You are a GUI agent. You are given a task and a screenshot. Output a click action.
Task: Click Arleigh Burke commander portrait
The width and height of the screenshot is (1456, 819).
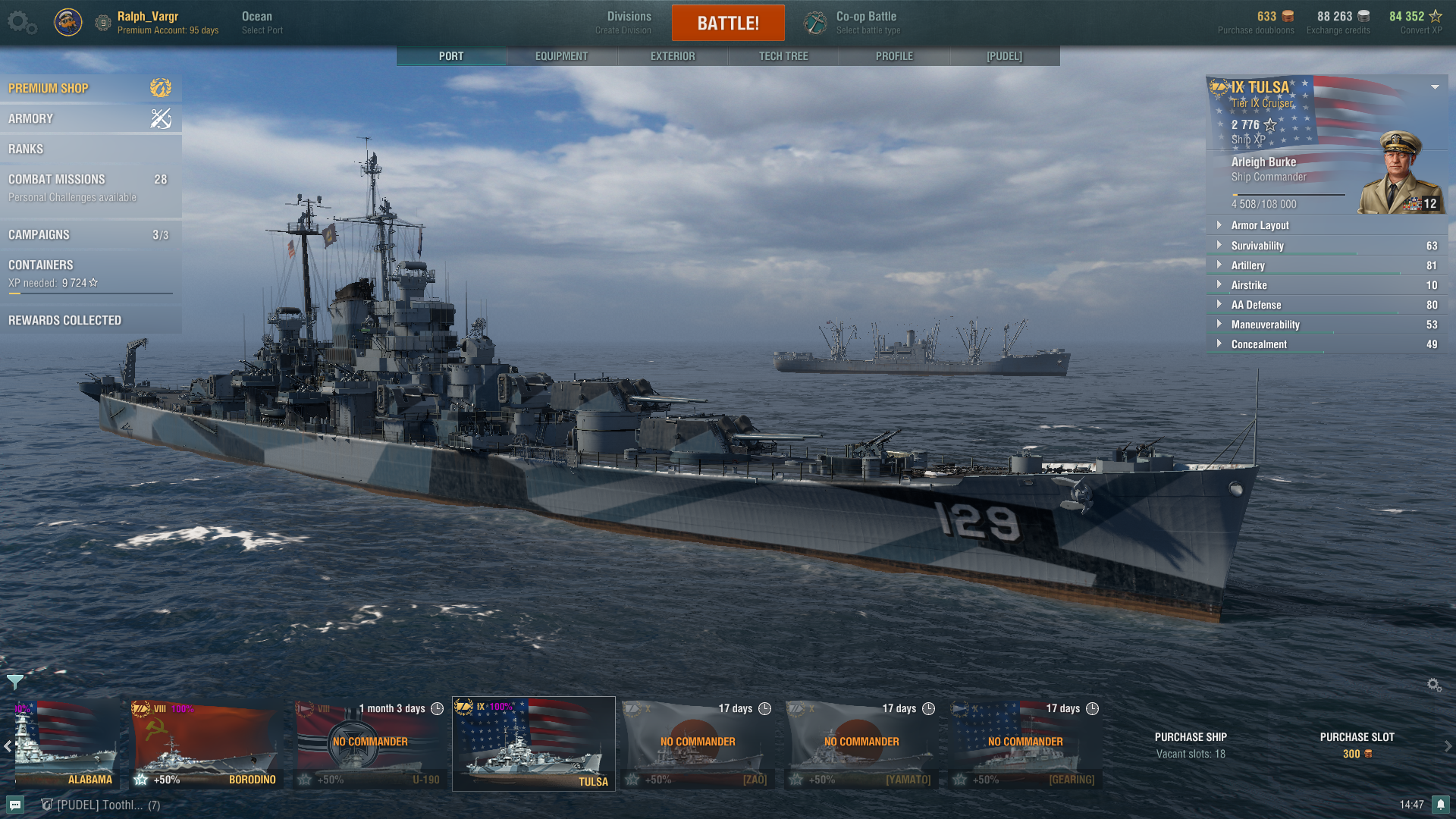point(1400,173)
